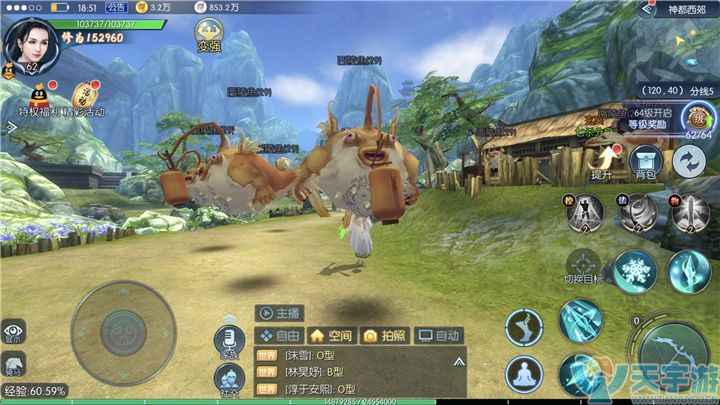This screenshot has width=720, height=405.
Task: Open the 精彩活动 events icon
Action: [81, 96]
